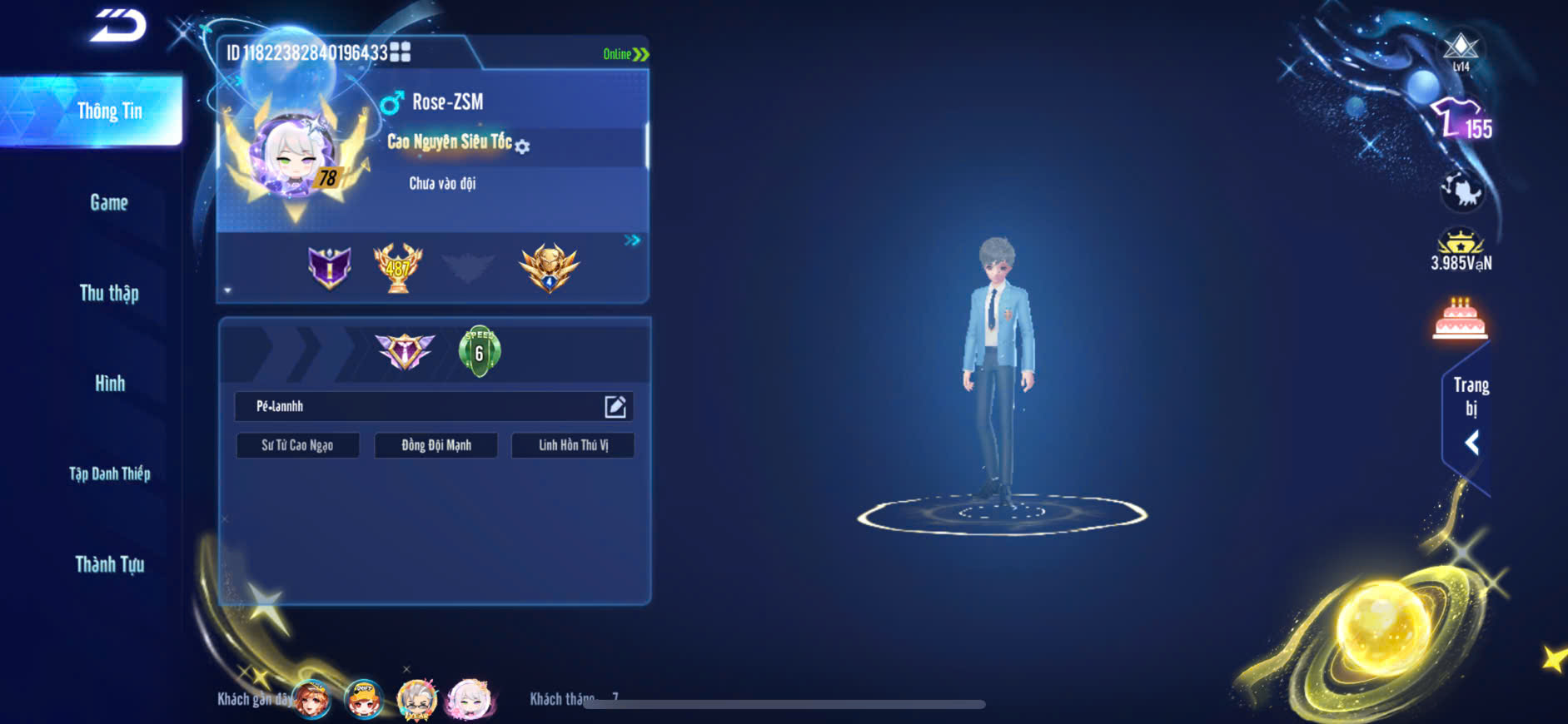
Task: Open the birthday cake icon
Action: [1460, 319]
